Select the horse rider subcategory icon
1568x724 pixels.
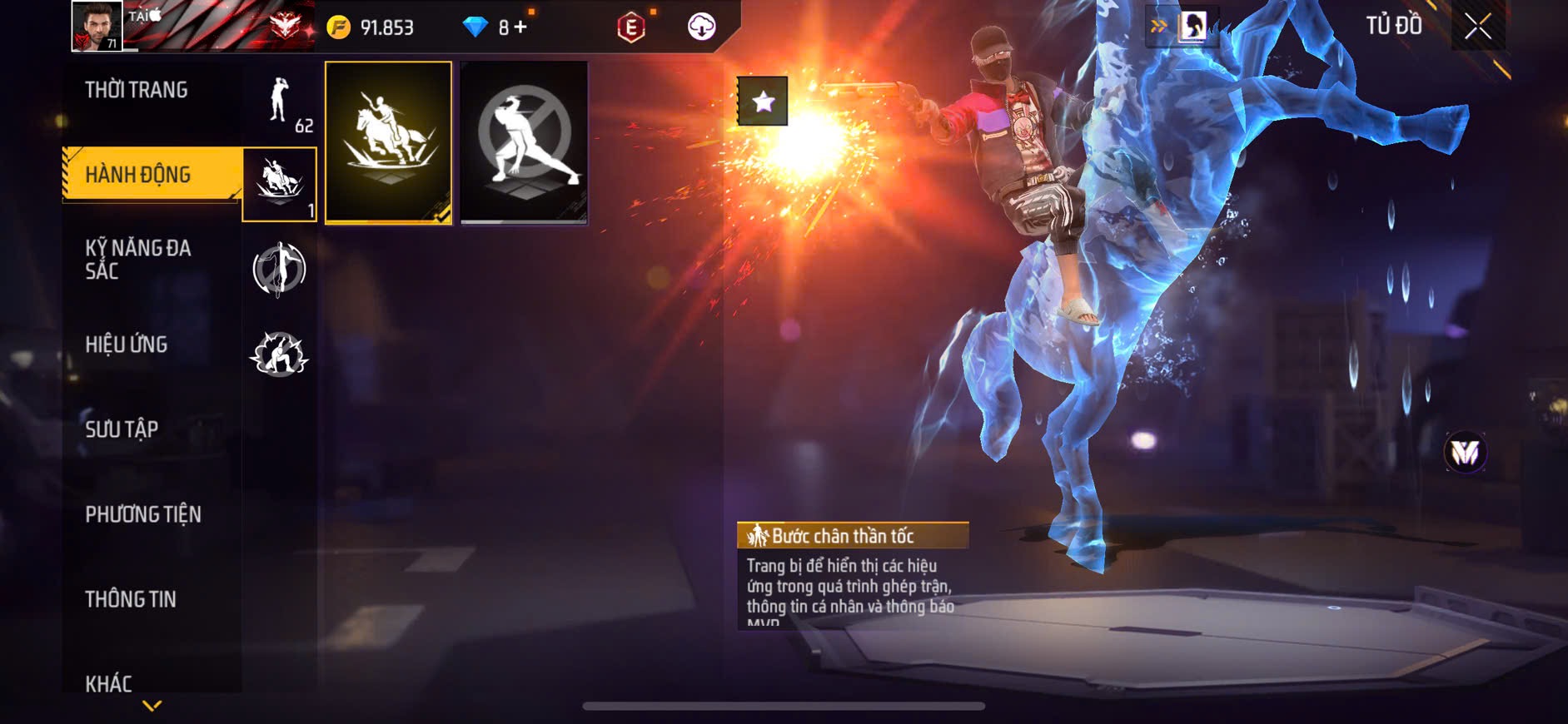[x=280, y=184]
